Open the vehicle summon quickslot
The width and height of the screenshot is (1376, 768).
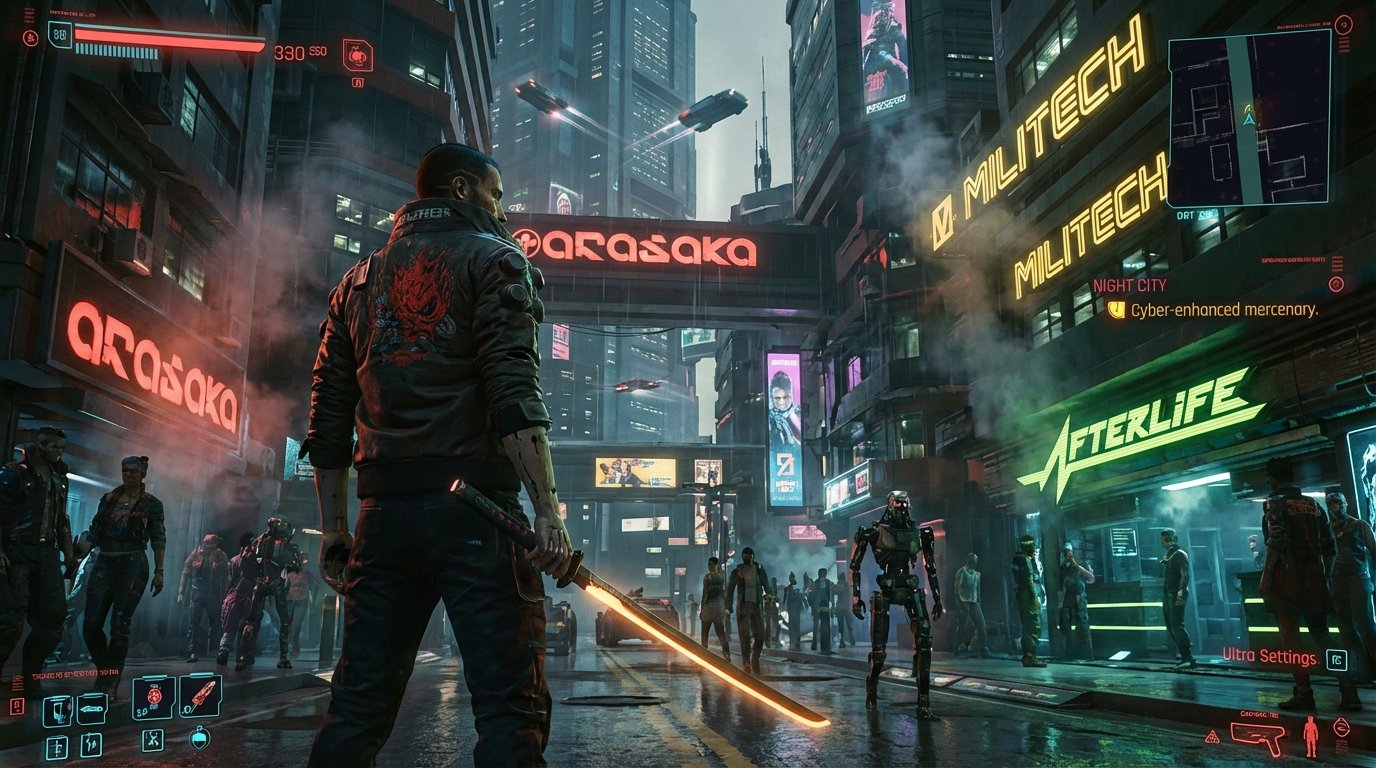(x=92, y=710)
